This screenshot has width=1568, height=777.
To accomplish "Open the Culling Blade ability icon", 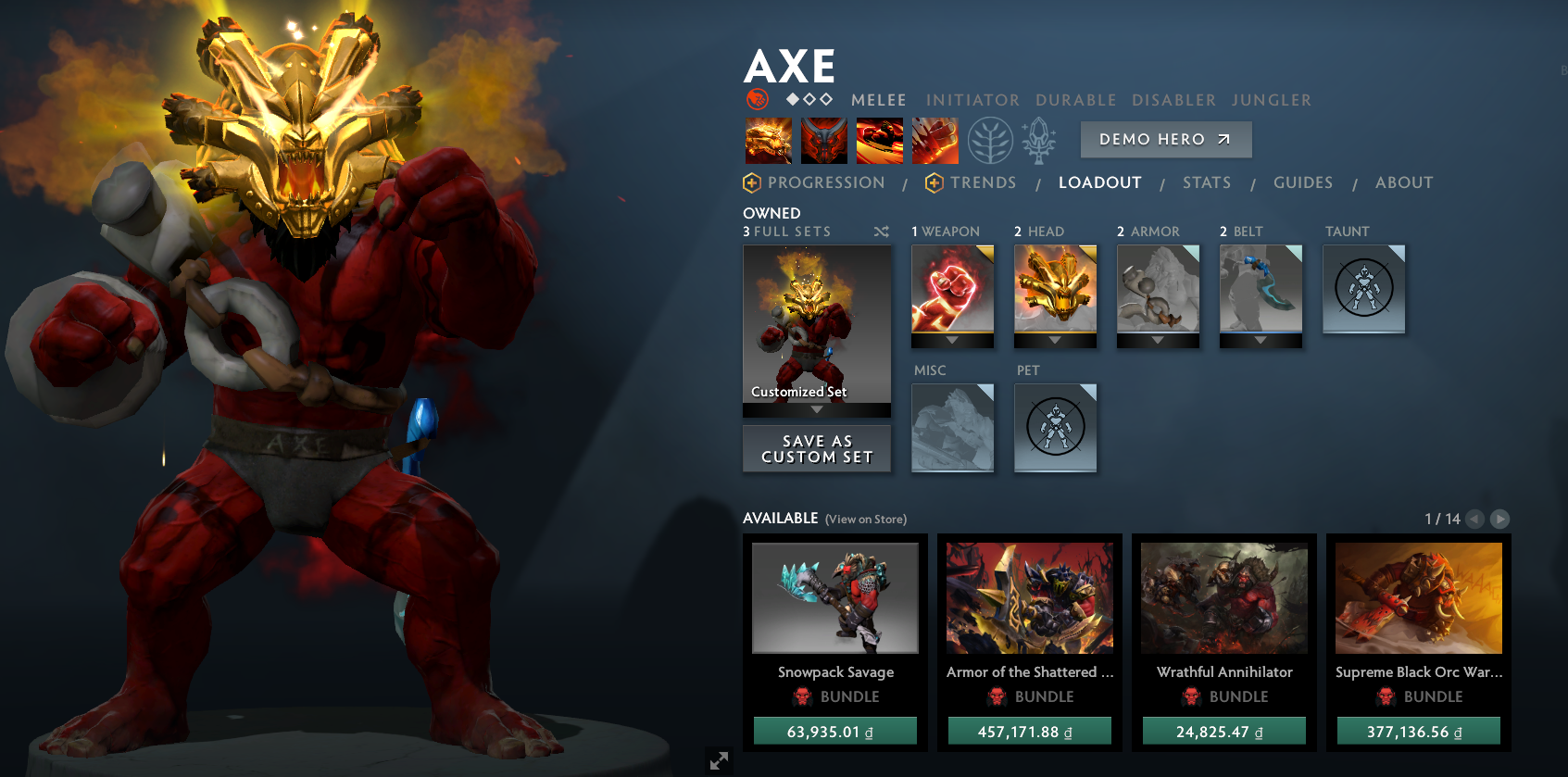I will 935,140.
